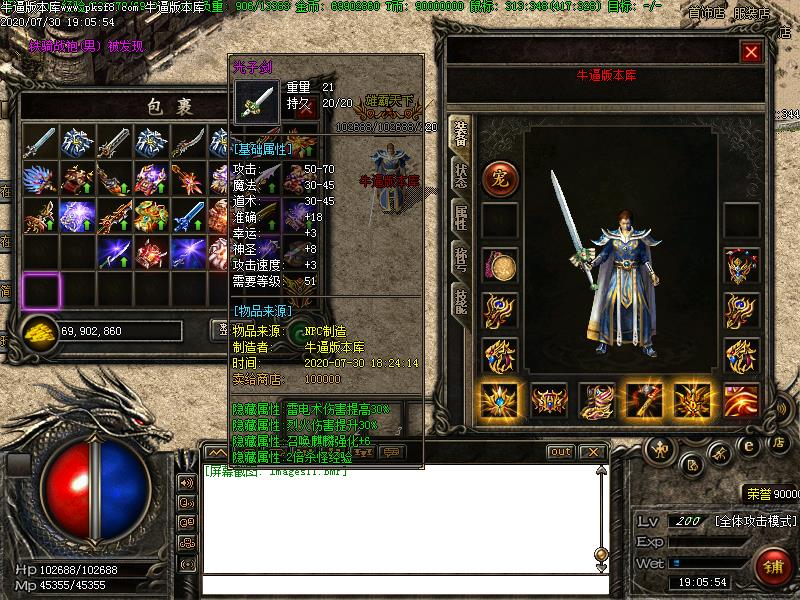This screenshot has width=800, height=600.
Task: Close the chat window with X
Action: click(x=593, y=452)
